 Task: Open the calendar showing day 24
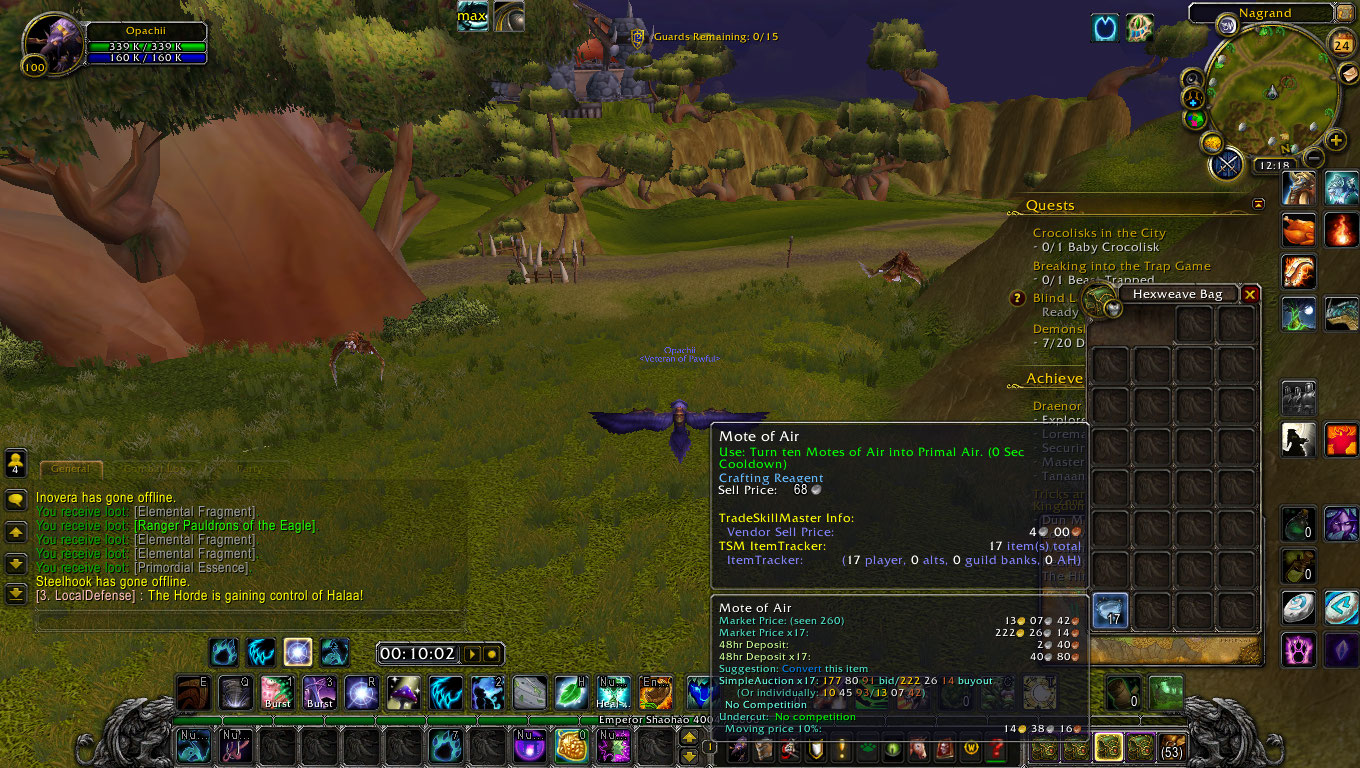pos(1343,42)
